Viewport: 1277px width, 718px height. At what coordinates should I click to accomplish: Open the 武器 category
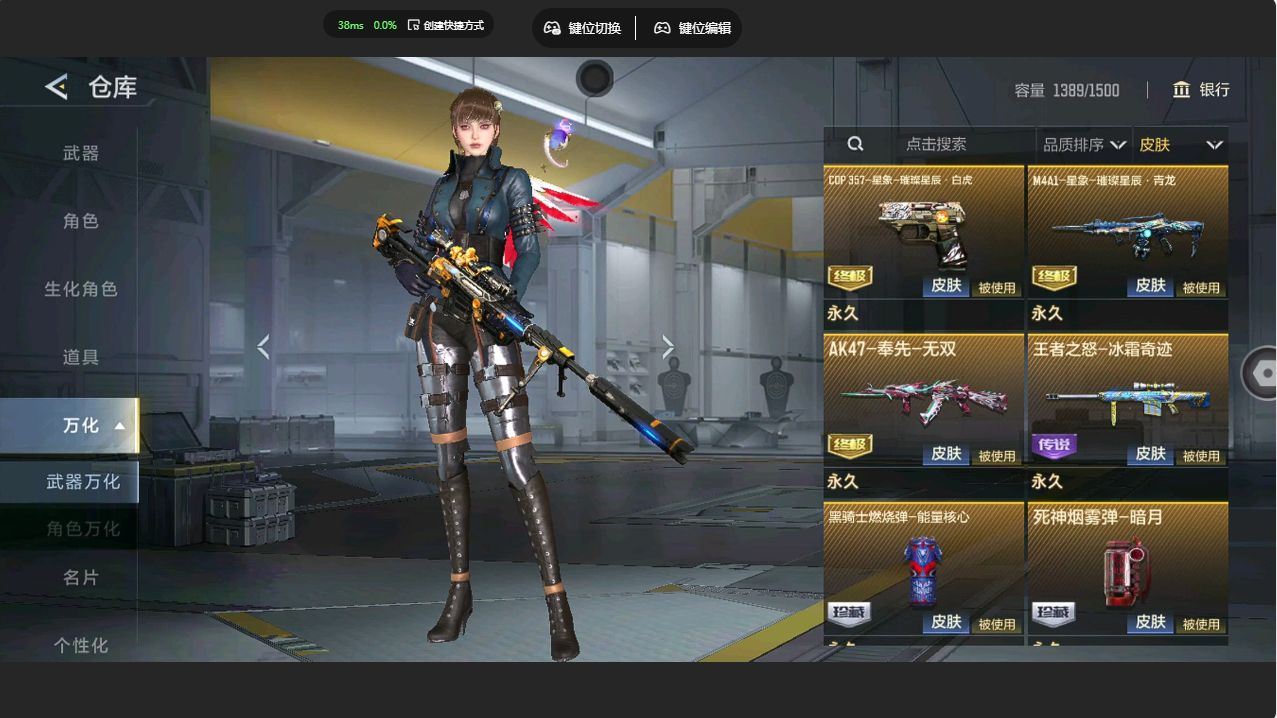point(81,153)
